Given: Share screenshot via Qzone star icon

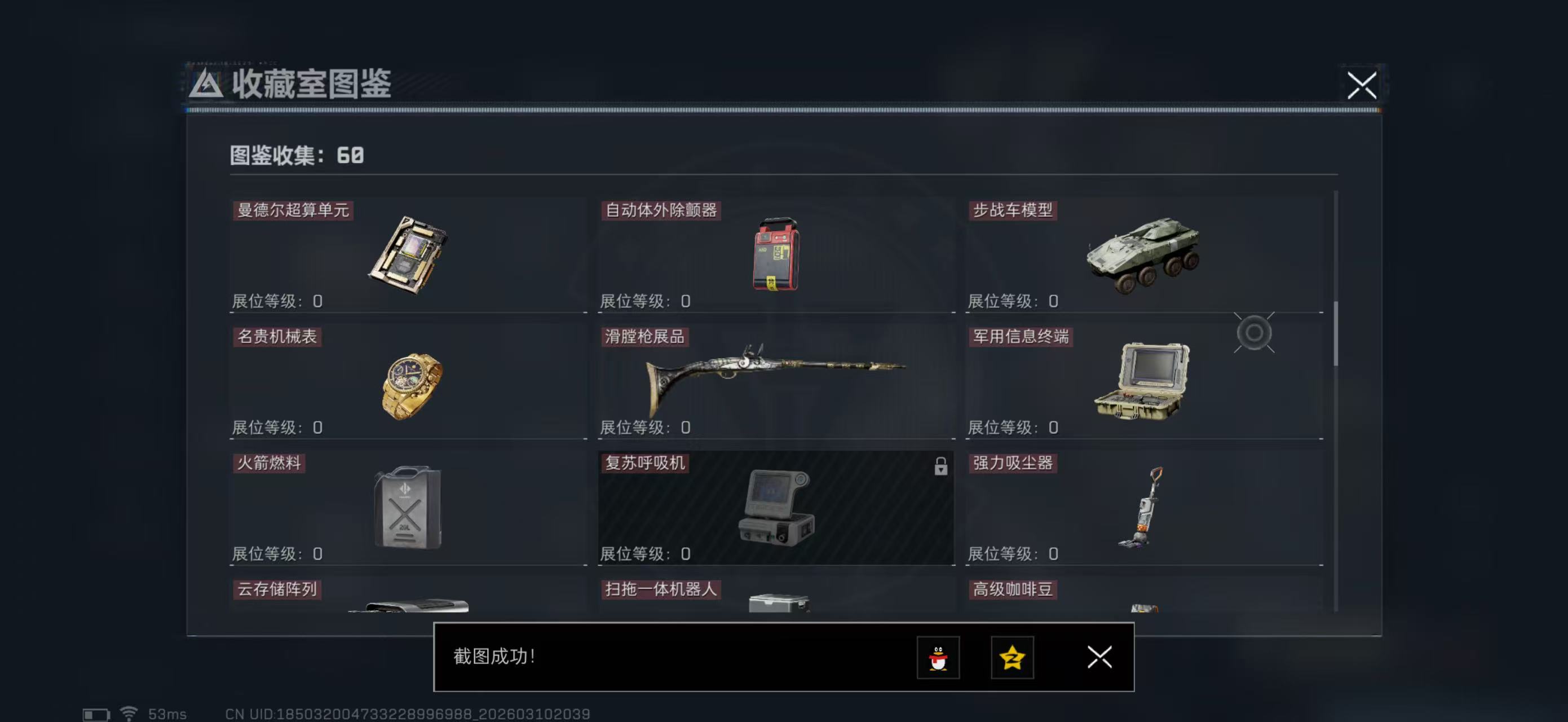Looking at the screenshot, I should click(x=1012, y=658).
